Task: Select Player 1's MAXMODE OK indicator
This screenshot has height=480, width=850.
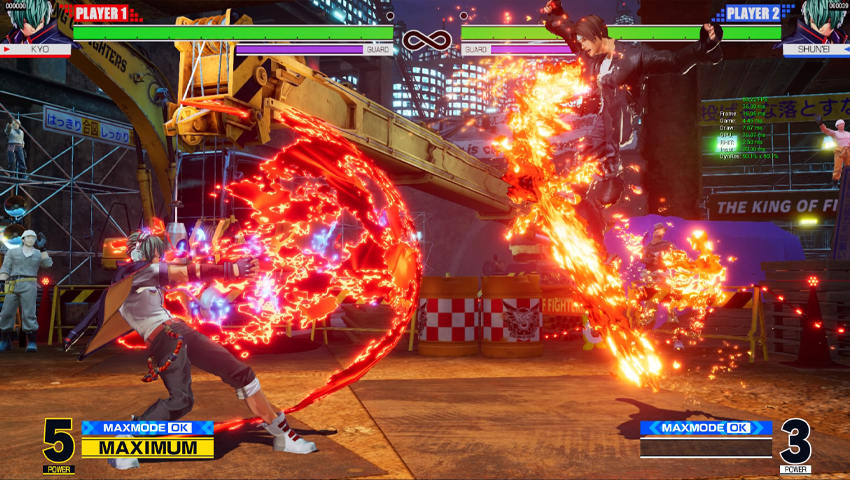Action: [x=147, y=428]
